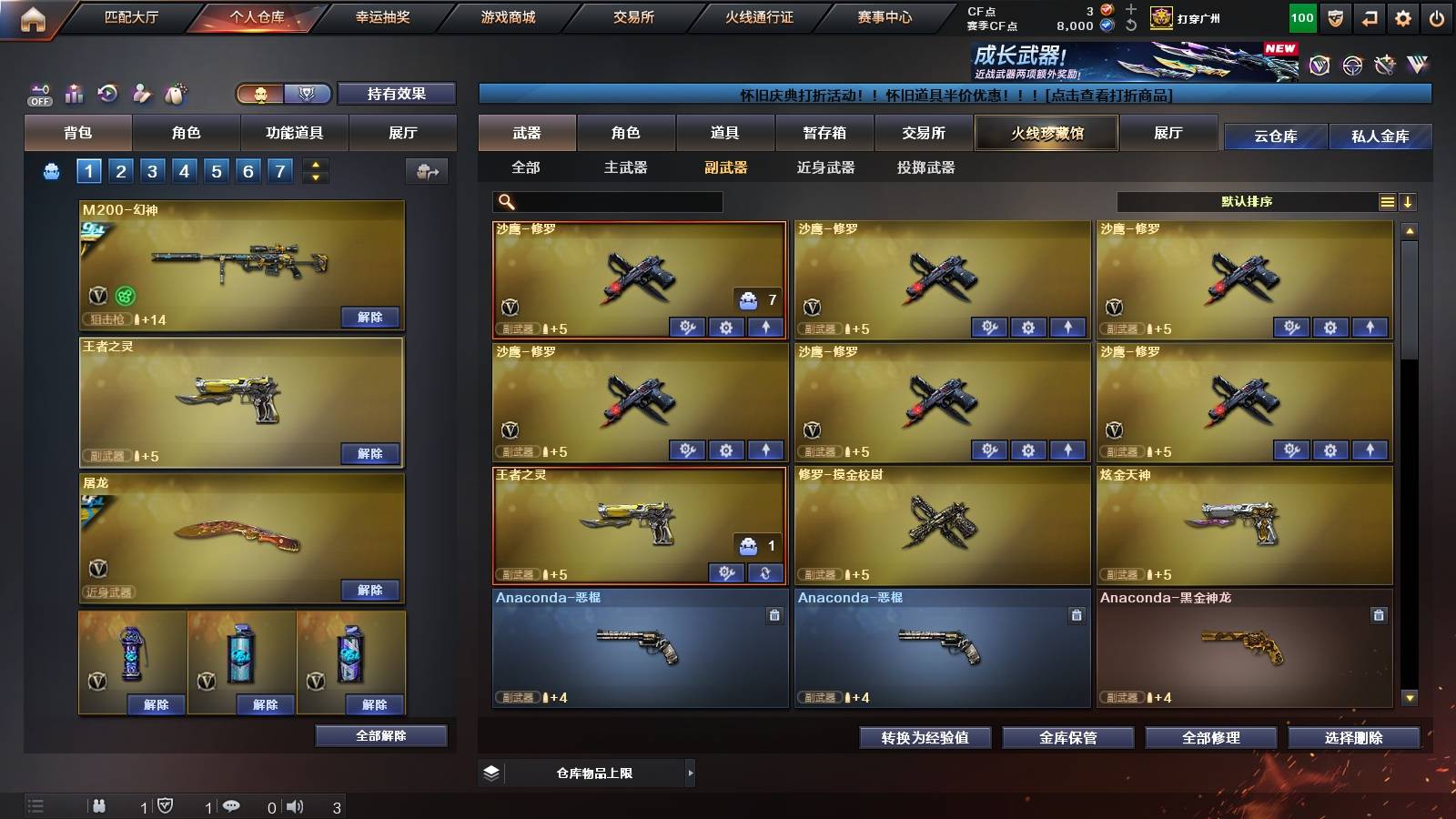Expand the 仓库物品上限 panel arrow
The image size is (1456, 819).
tap(690, 773)
